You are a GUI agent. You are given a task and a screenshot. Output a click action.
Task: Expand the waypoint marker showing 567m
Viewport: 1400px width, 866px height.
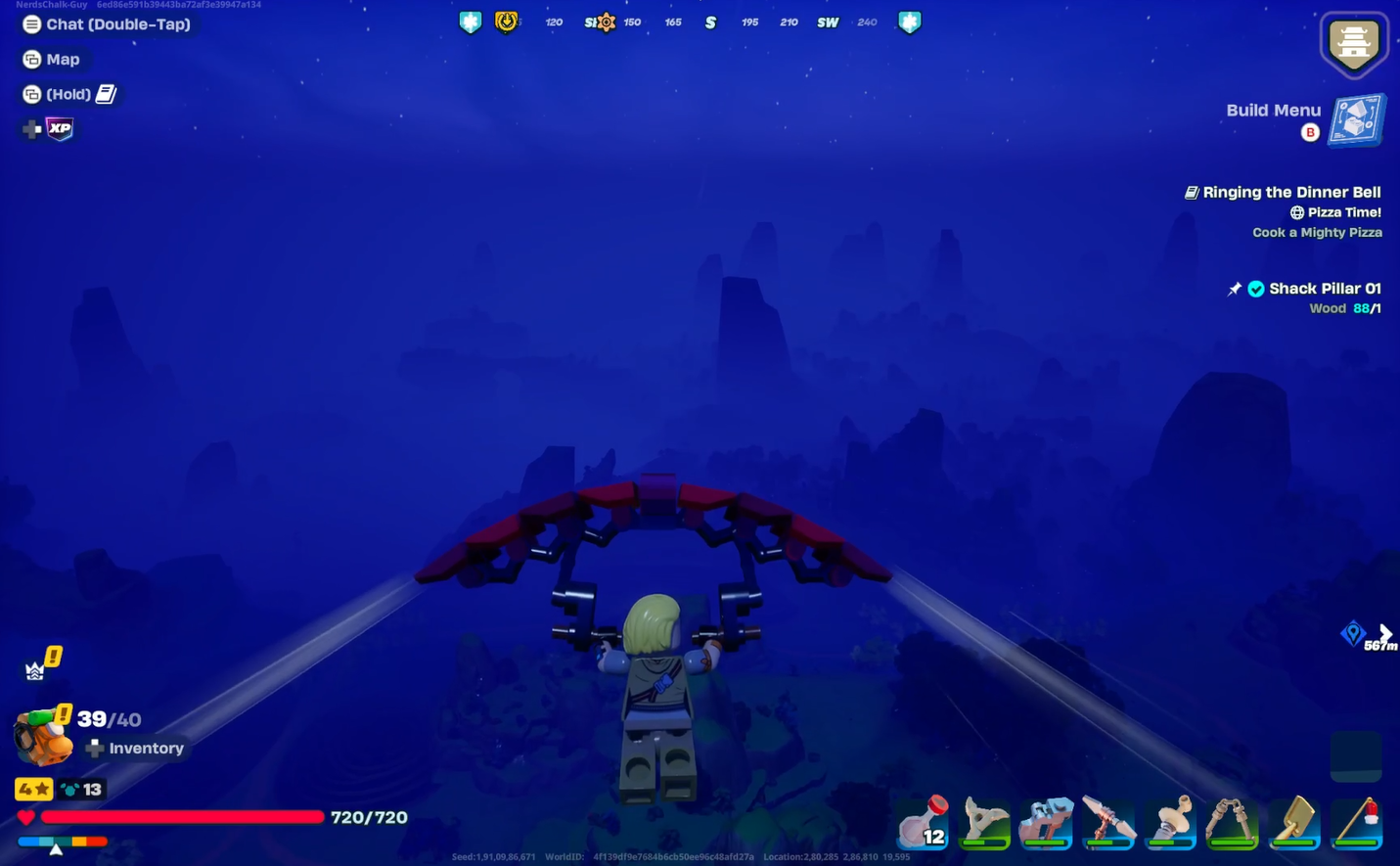[1354, 634]
